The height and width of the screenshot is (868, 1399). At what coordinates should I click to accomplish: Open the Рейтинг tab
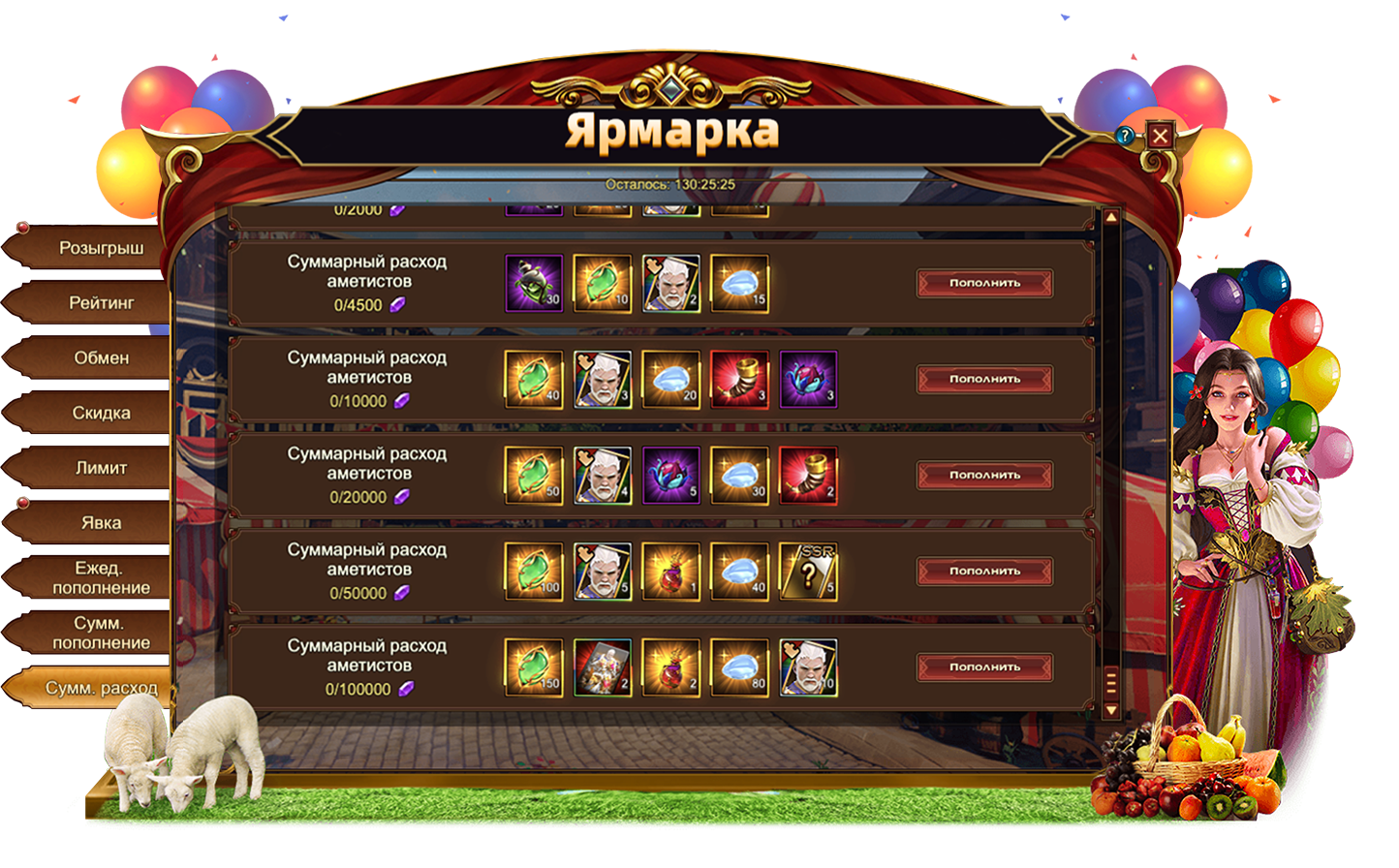click(x=100, y=303)
